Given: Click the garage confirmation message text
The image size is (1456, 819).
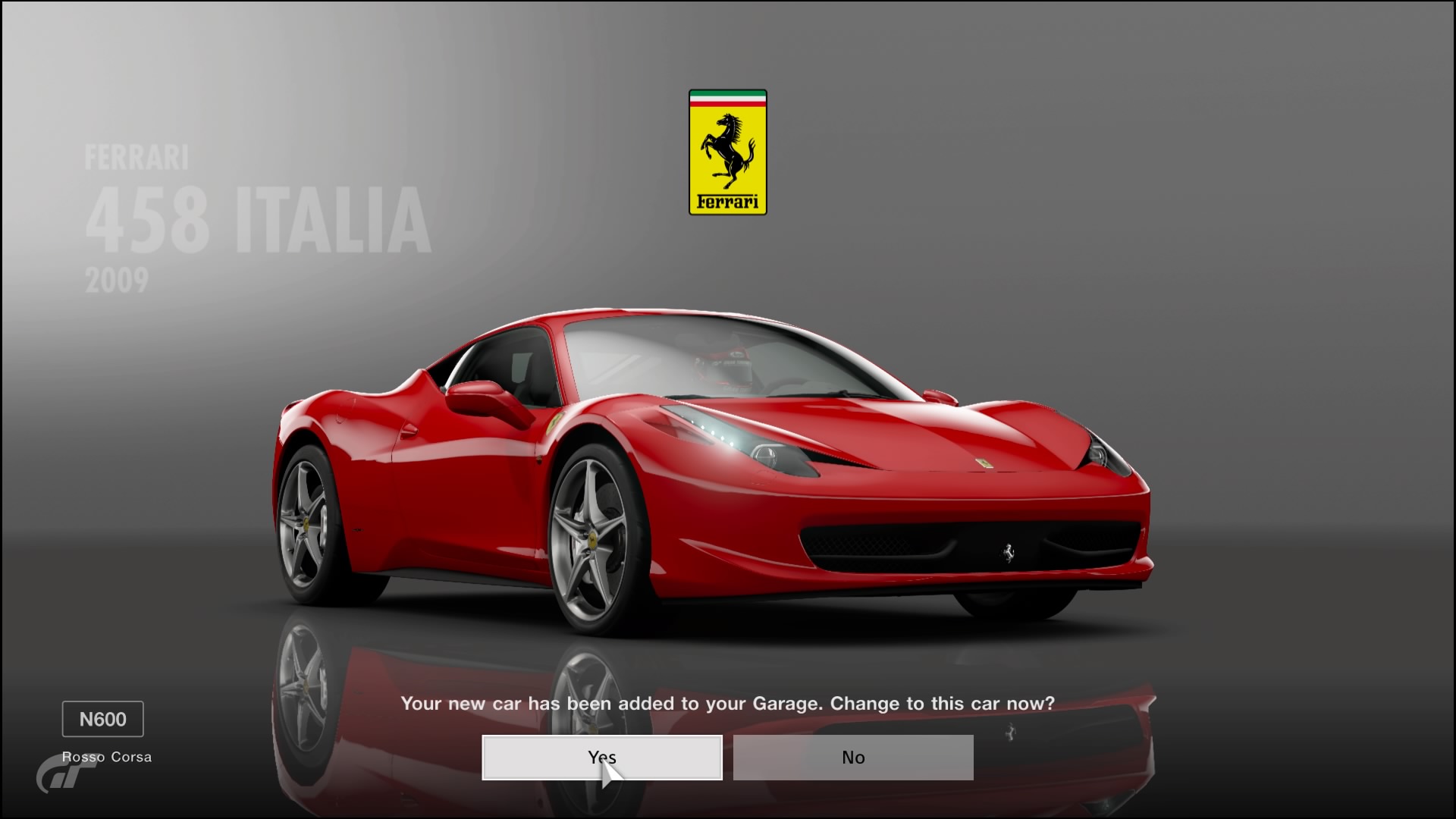Looking at the screenshot, I should point(727,704).
